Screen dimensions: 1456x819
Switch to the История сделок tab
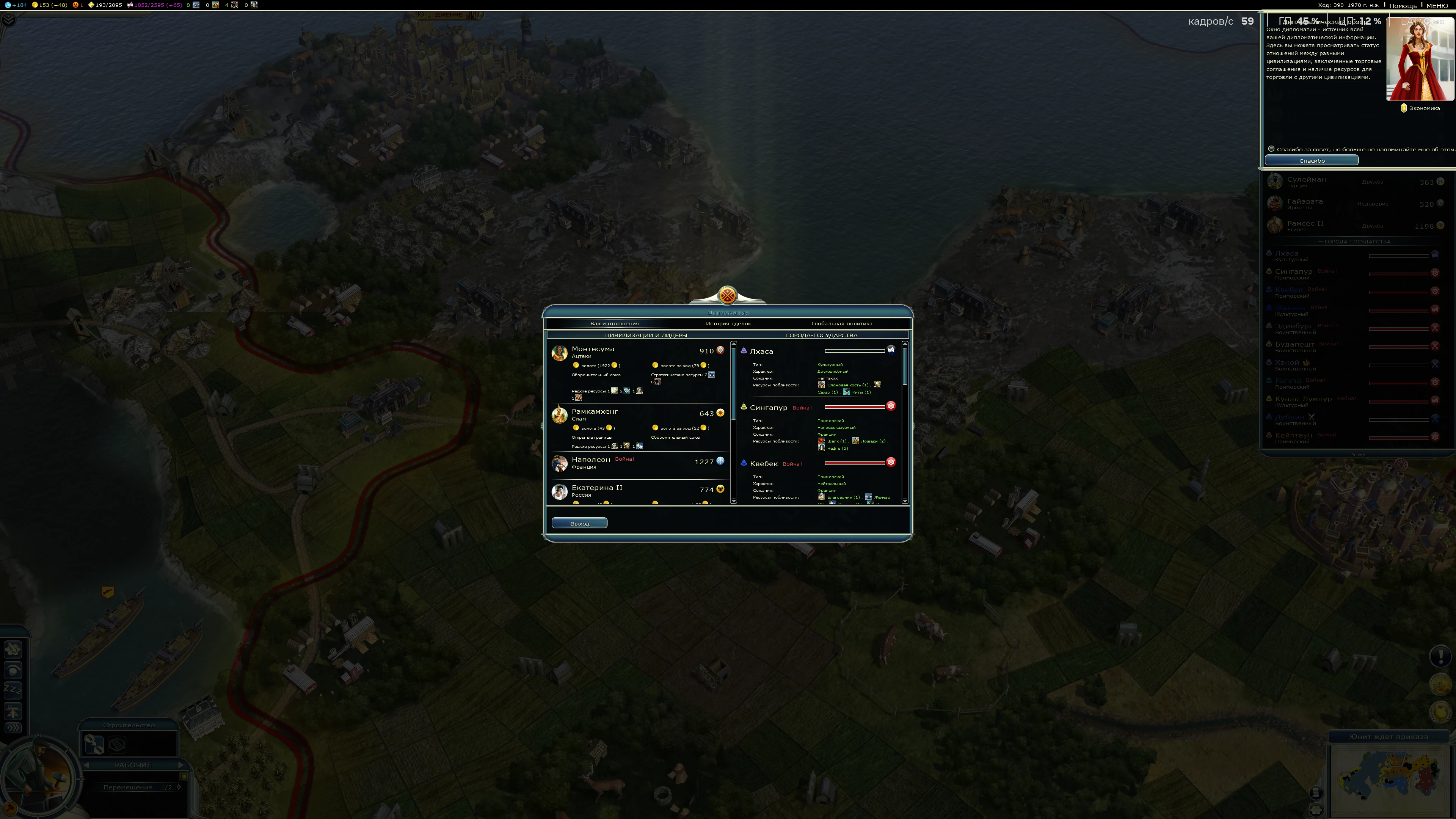click(728, 323)
